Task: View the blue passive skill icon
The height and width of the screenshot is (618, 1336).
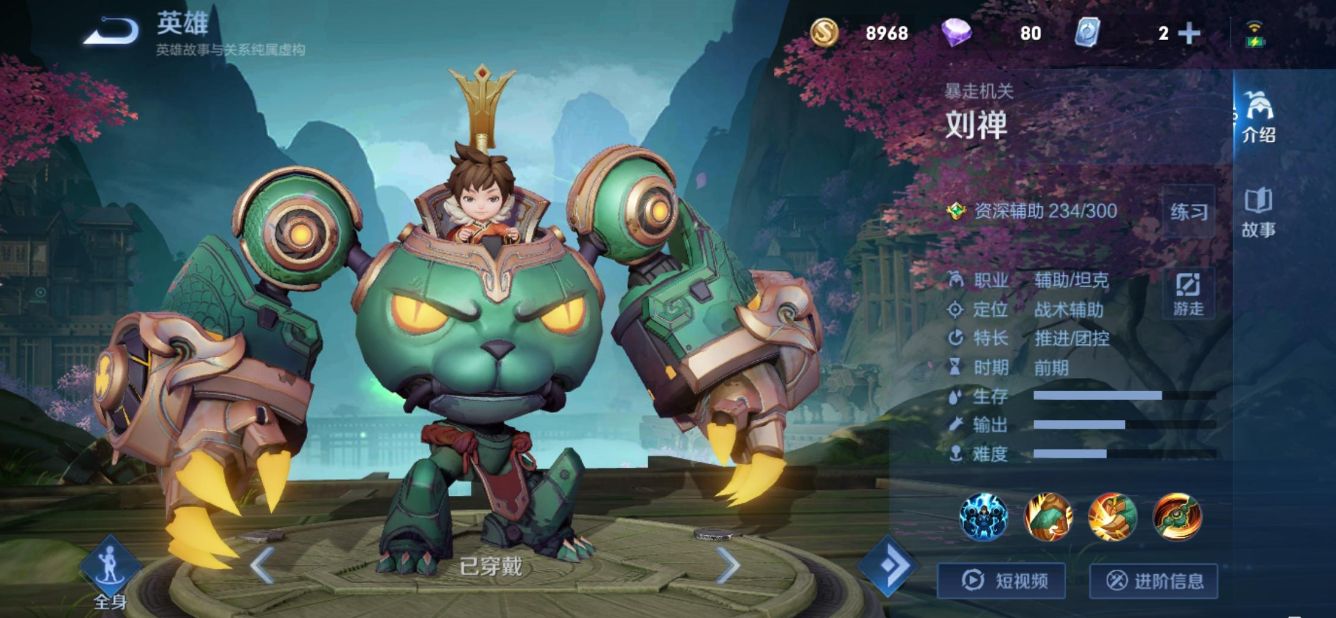Action: [x=983, y=516]
